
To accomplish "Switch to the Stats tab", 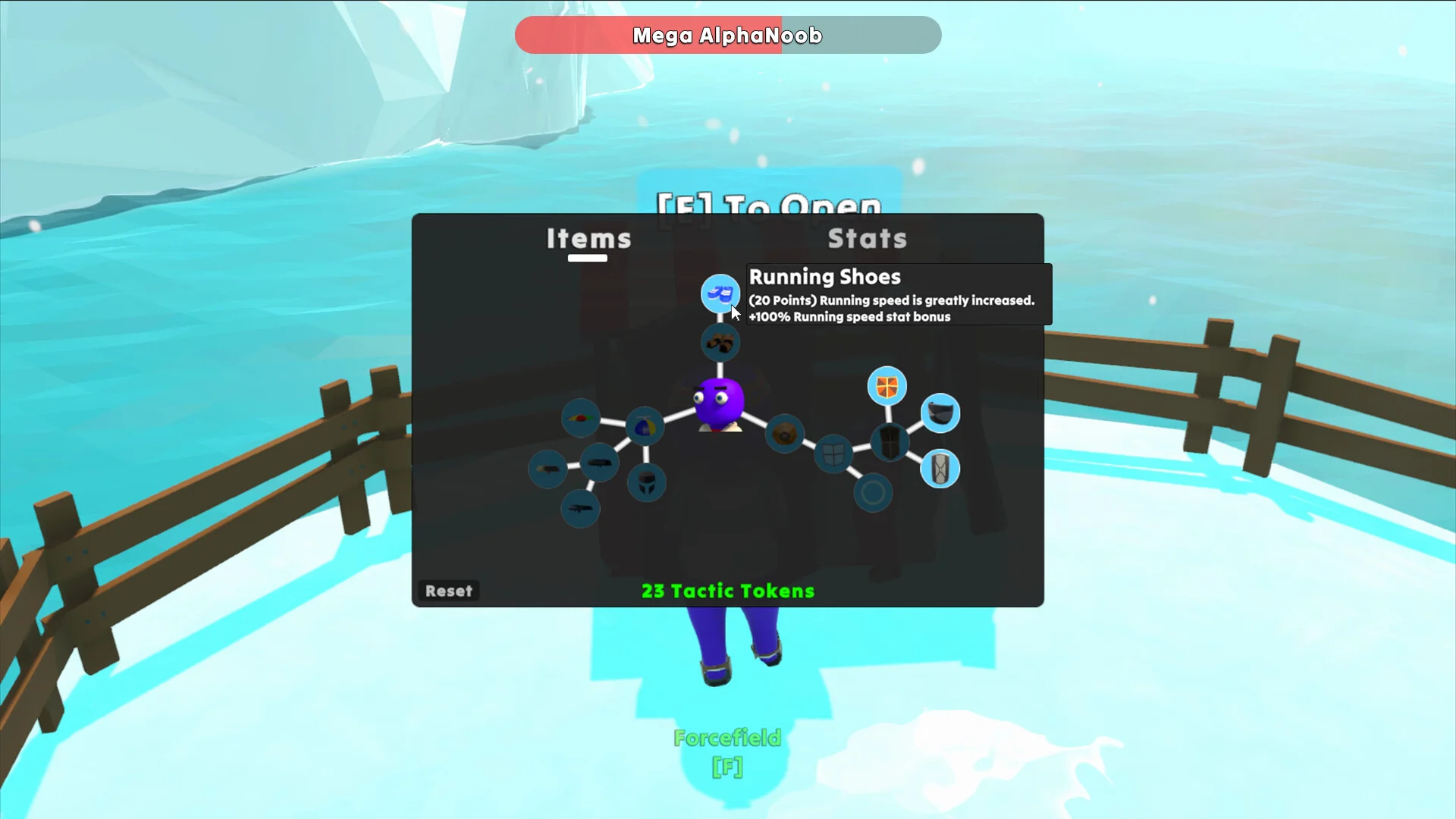I will pos(867,239).
